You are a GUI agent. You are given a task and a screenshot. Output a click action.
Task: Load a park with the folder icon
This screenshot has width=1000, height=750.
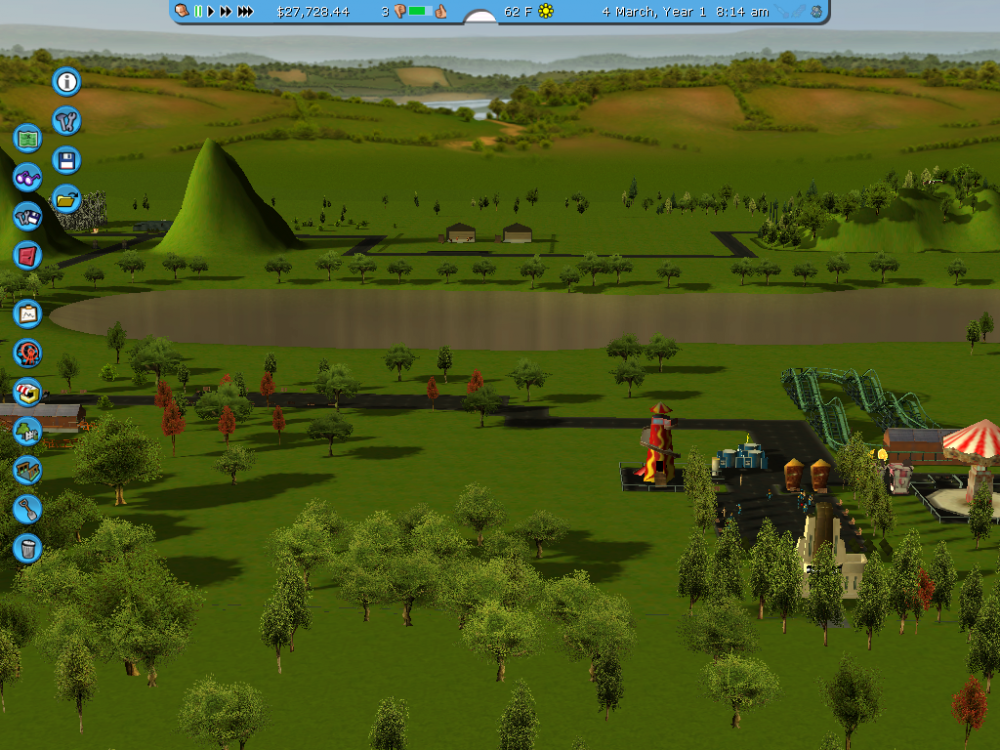[x=66, y=199]
